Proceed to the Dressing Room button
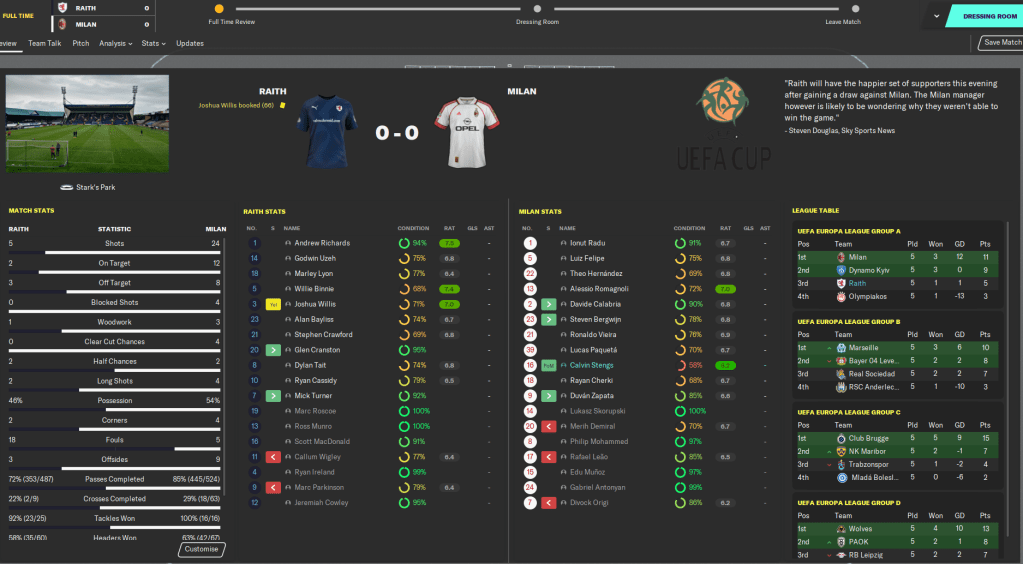Screen dimensions: 1023x564 click(x=988, y=16)
